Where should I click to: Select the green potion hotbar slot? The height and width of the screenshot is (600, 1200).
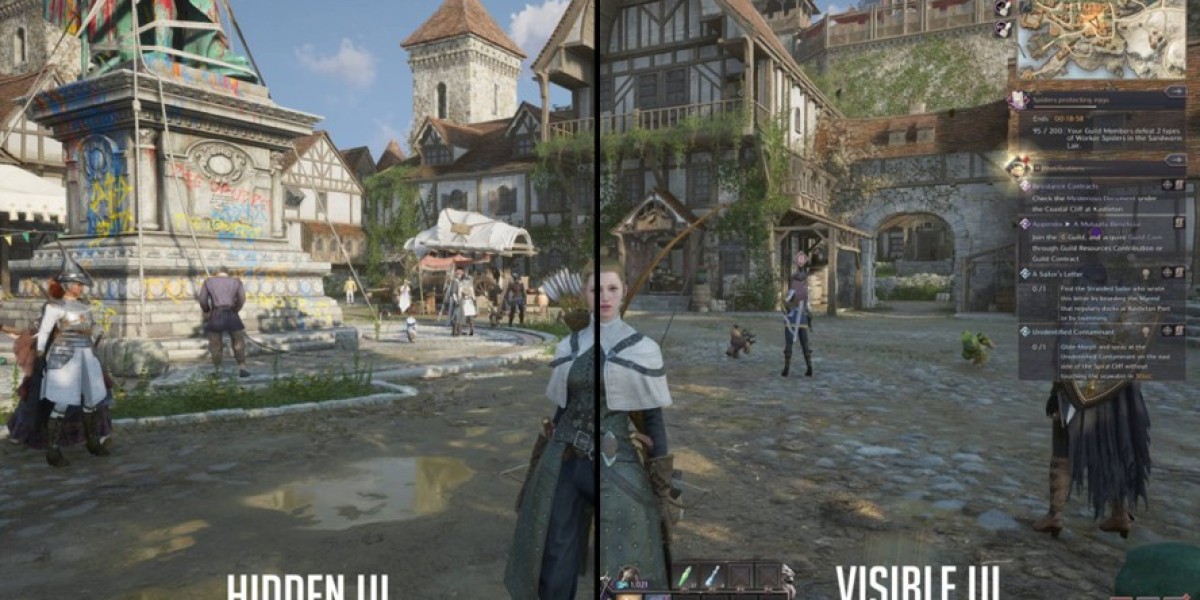(685, 577)
